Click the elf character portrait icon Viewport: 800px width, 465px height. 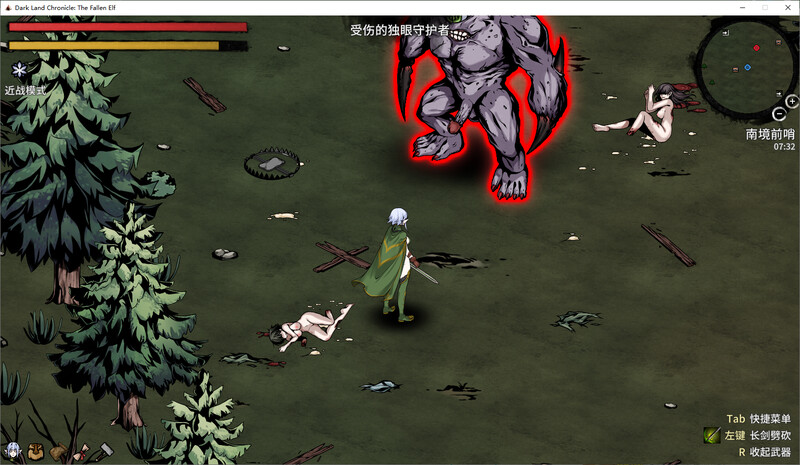13,451
